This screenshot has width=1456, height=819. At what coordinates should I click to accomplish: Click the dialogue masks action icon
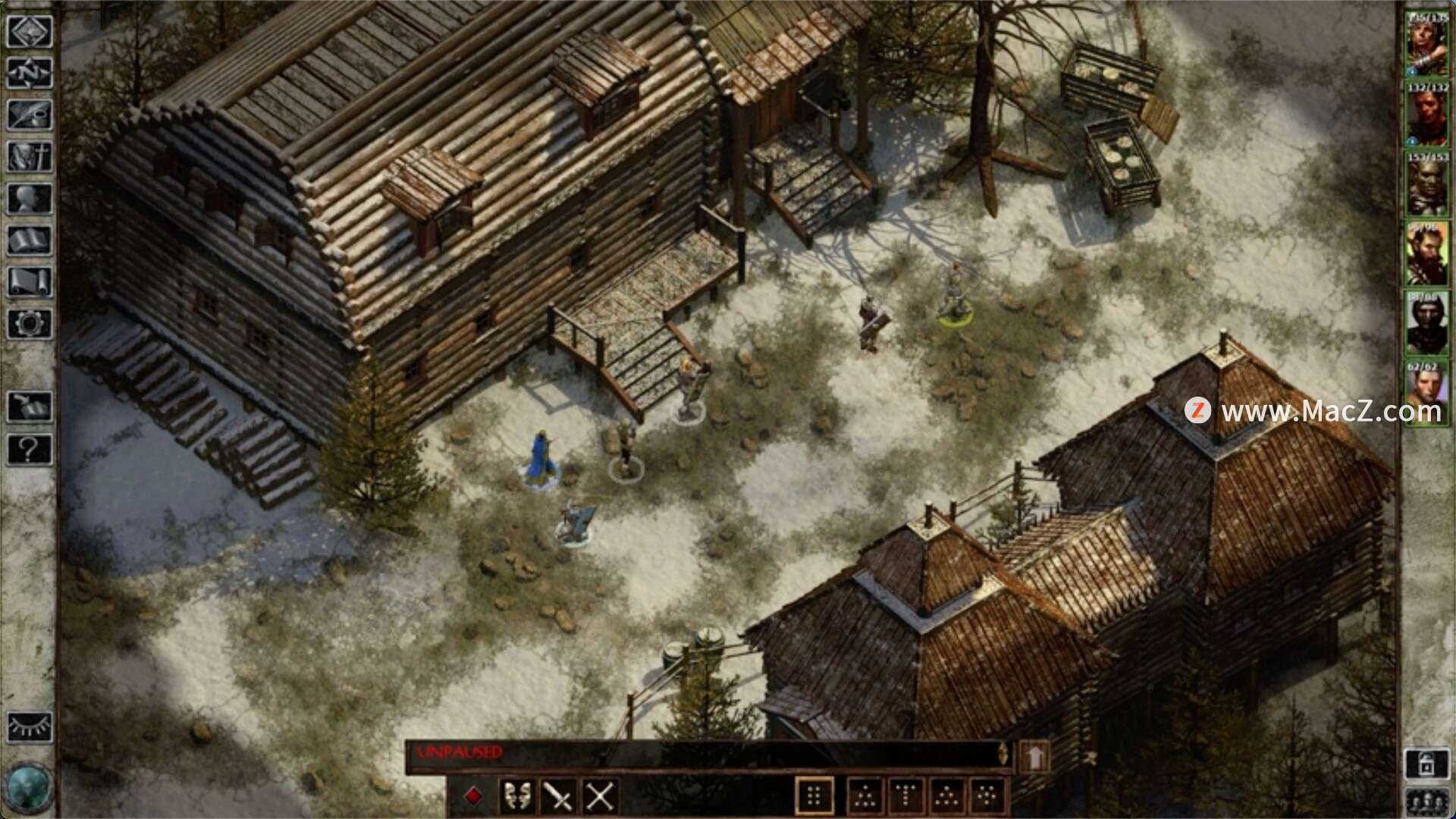click(x=519, y=796)
